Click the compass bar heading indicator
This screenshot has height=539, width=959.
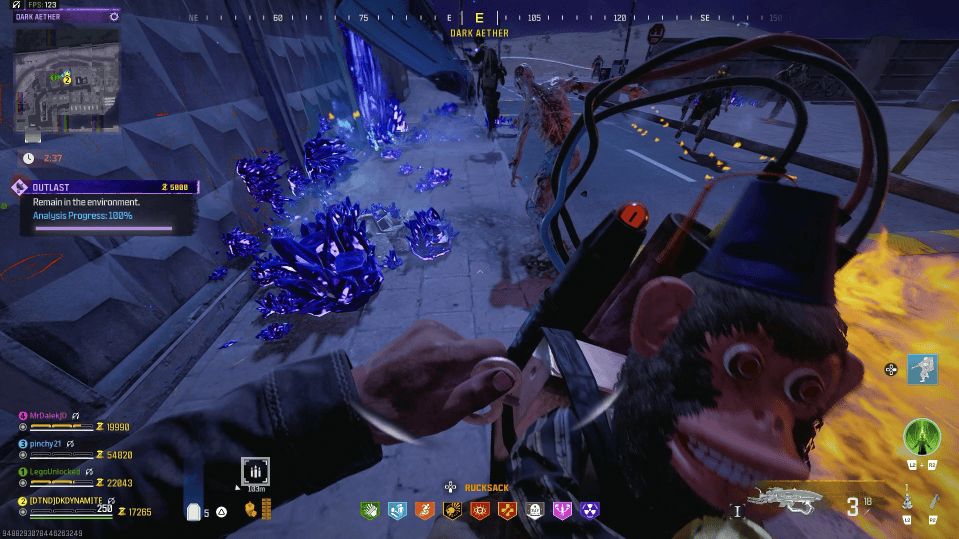479,18
